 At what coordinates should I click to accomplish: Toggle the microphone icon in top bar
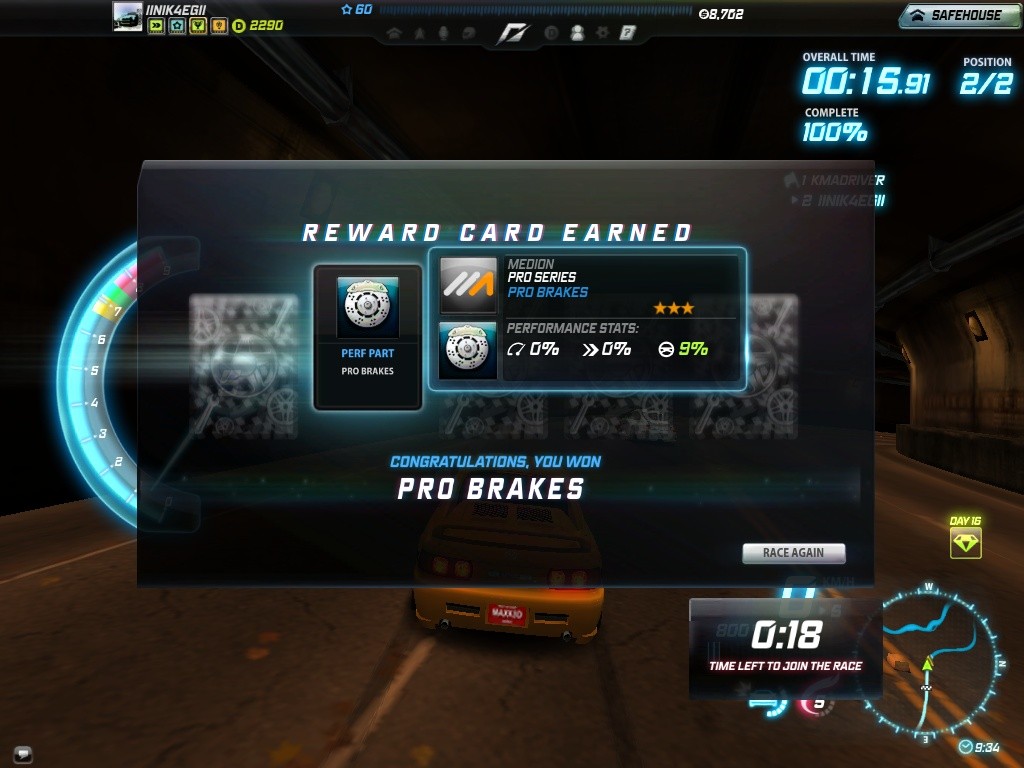[x=444, y=33]
